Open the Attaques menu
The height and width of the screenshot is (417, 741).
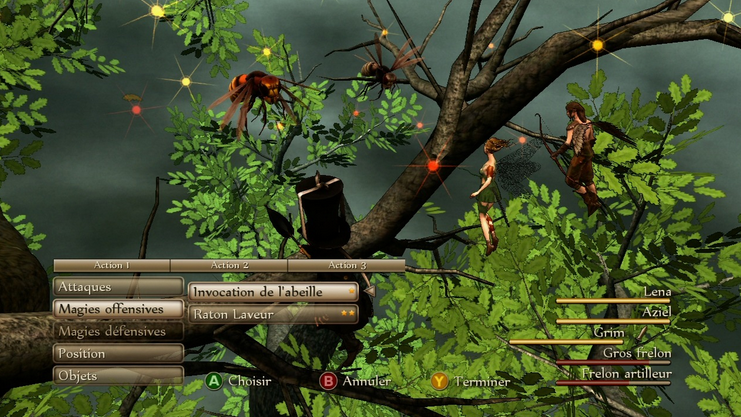click(118, 287)
